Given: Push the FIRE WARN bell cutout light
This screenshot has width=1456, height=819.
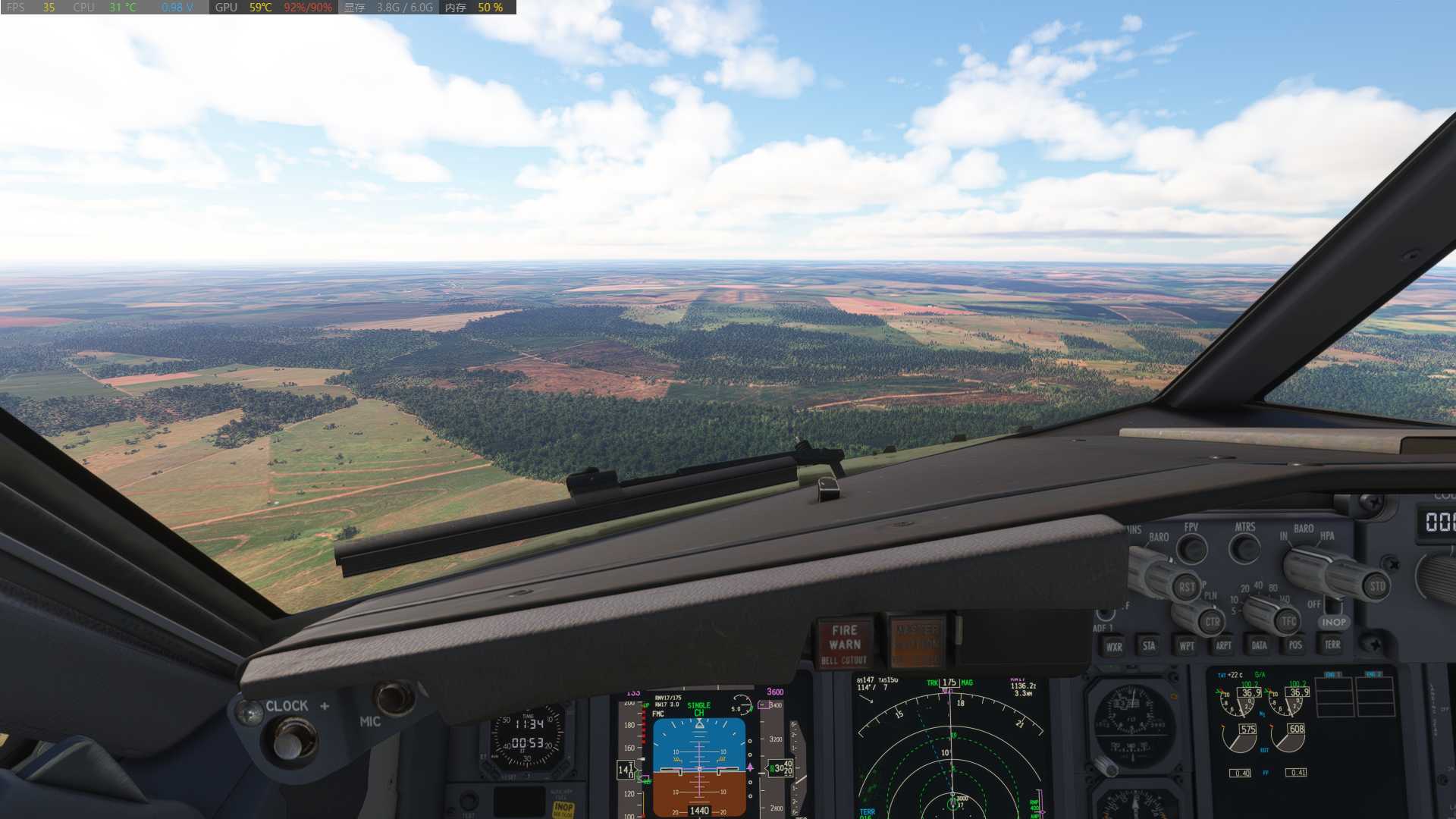Looking at the screenshot, I should [x=844, y=643].
